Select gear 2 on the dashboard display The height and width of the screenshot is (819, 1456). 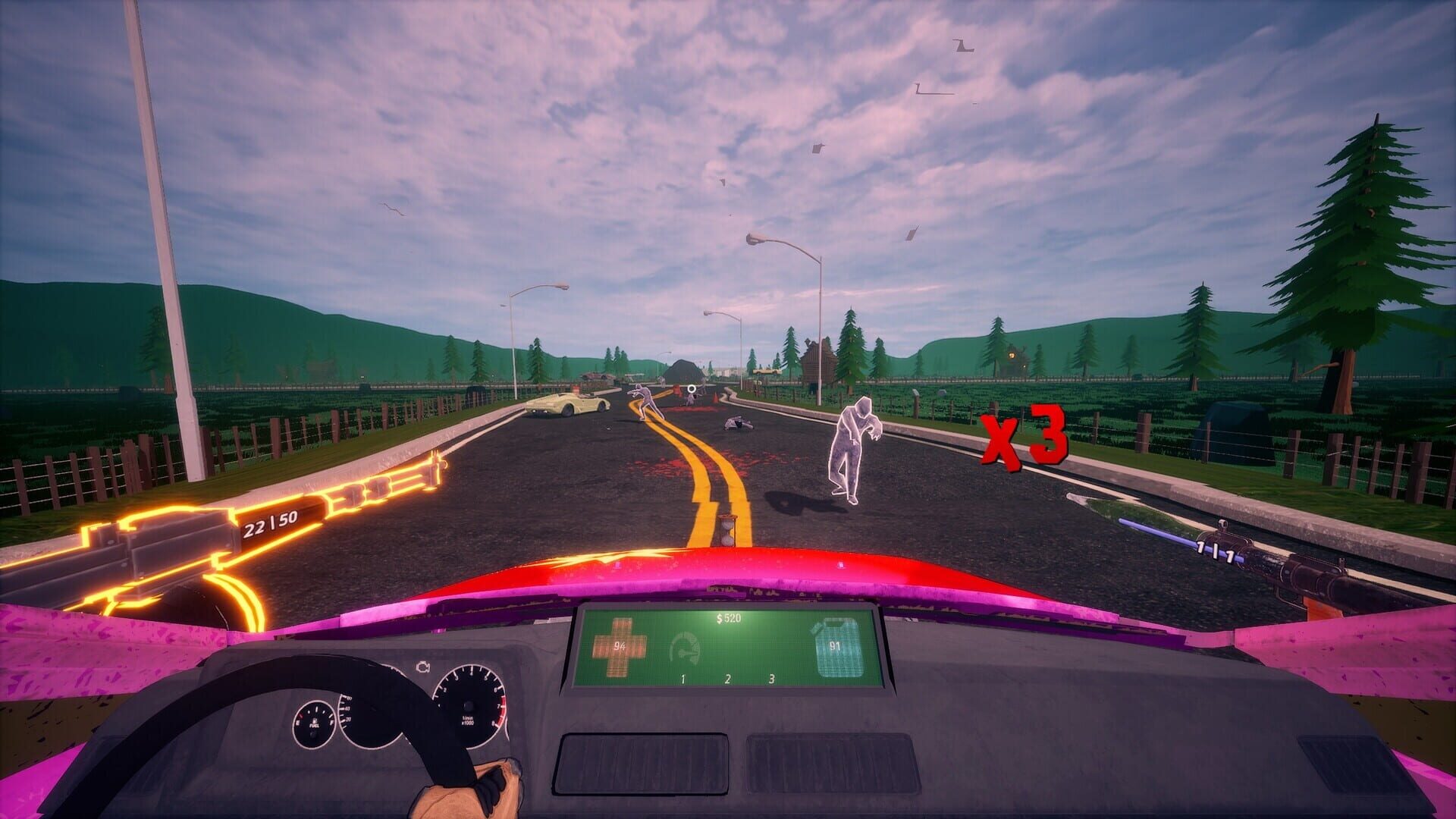point(727,679)
